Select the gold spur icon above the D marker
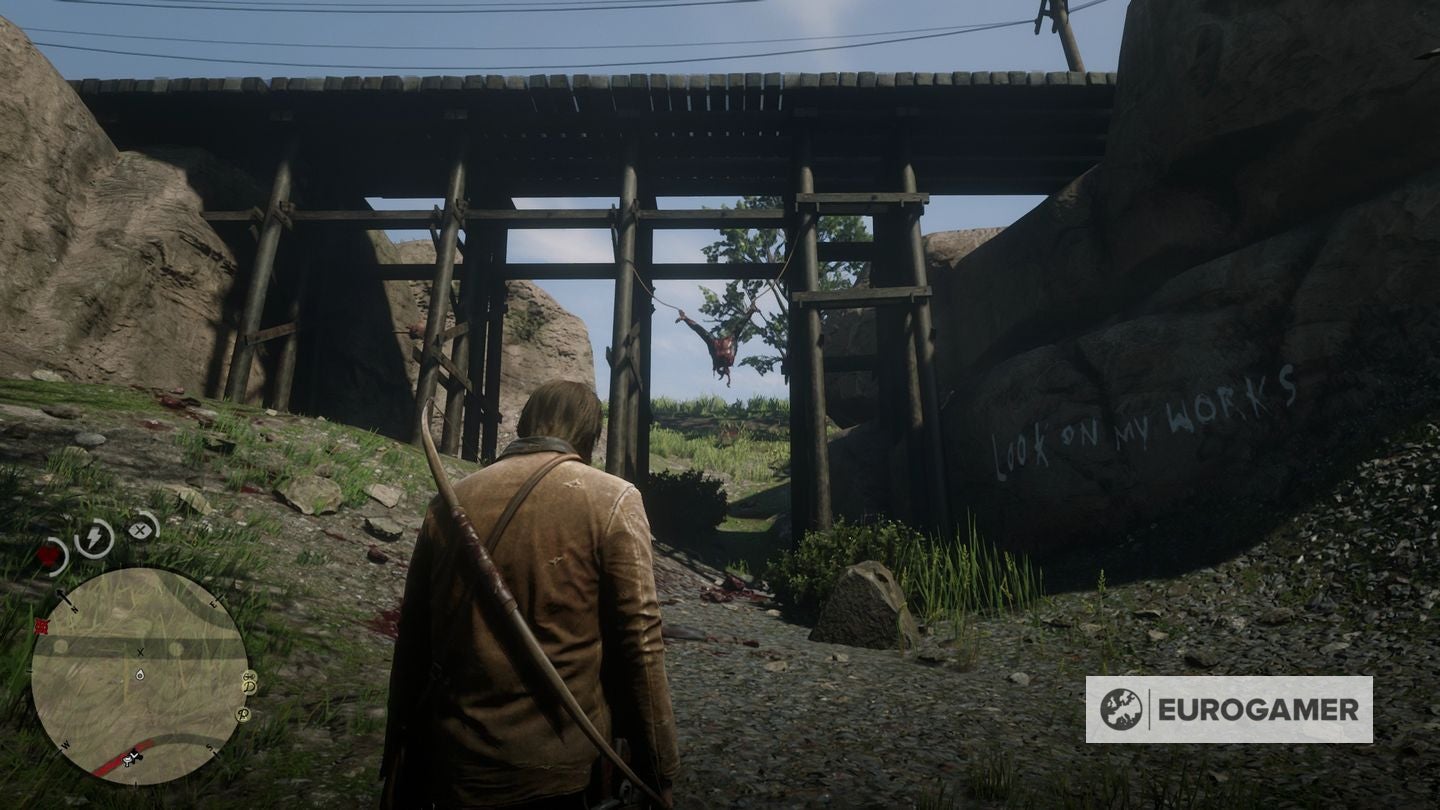This screenshot has width=1440, height=810. pyautogui.click(x=248, y=676)
